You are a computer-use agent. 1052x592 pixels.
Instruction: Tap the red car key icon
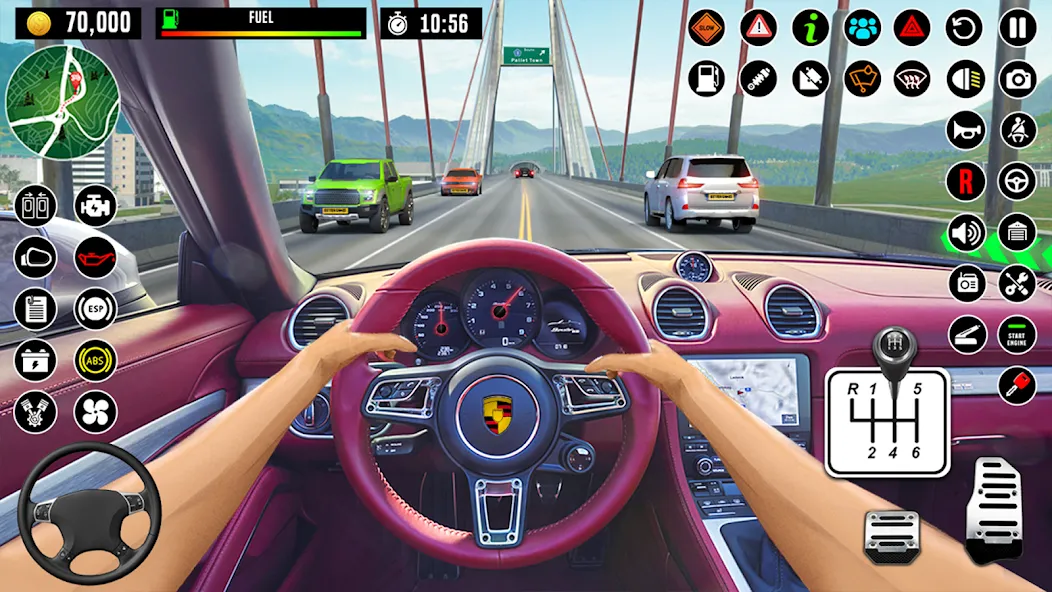coord(1018,385)
